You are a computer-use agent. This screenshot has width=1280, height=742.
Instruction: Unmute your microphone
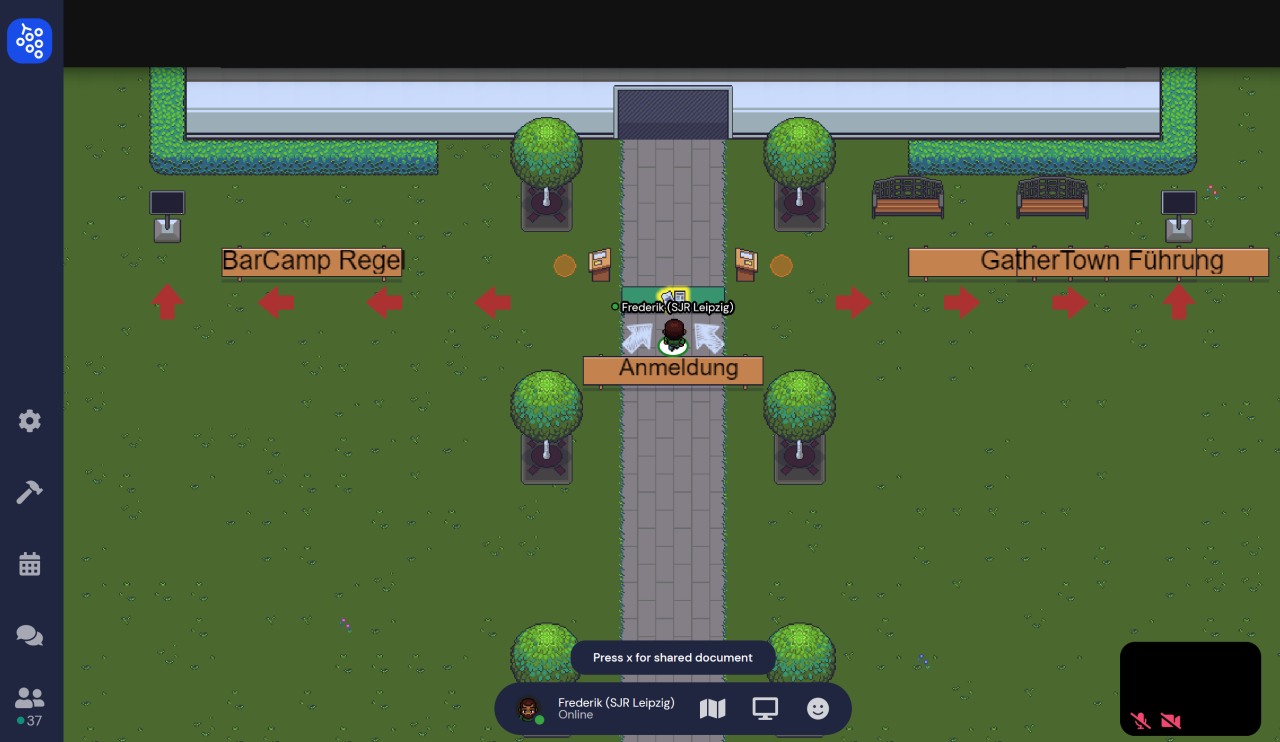tap(1138, 720)
